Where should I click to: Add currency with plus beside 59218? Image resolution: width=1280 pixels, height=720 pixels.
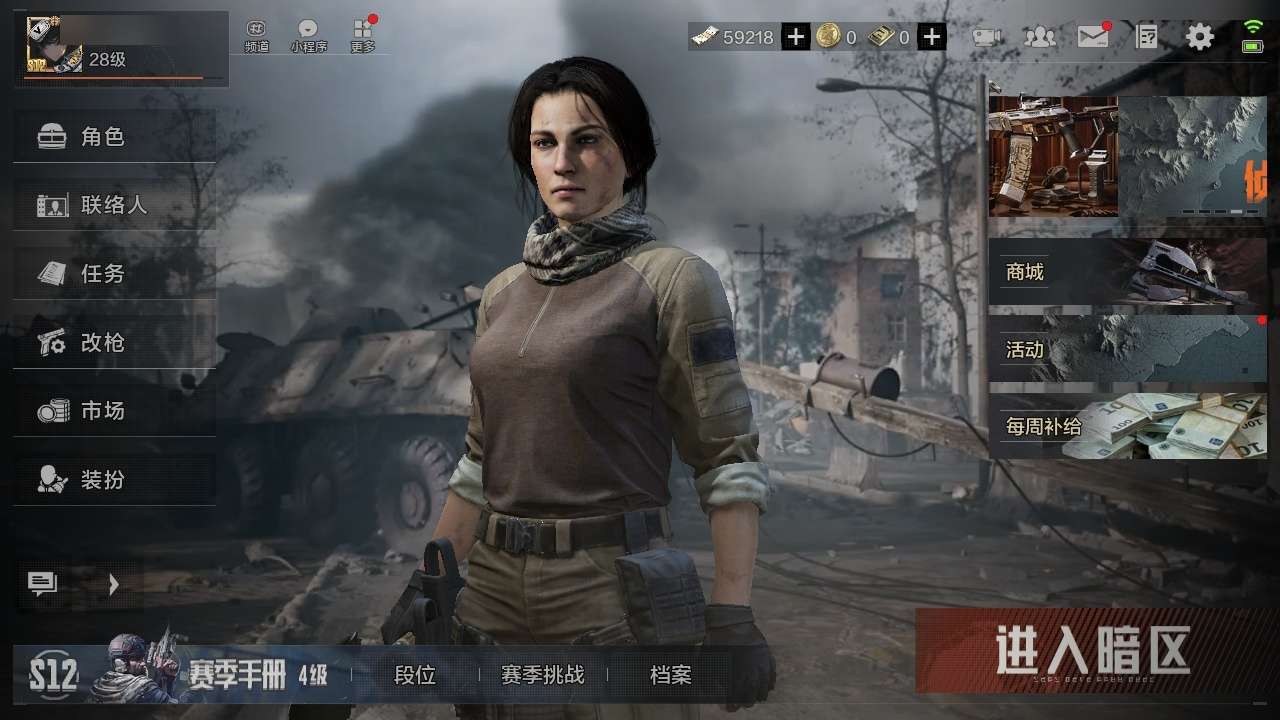(x=795, y=38)
